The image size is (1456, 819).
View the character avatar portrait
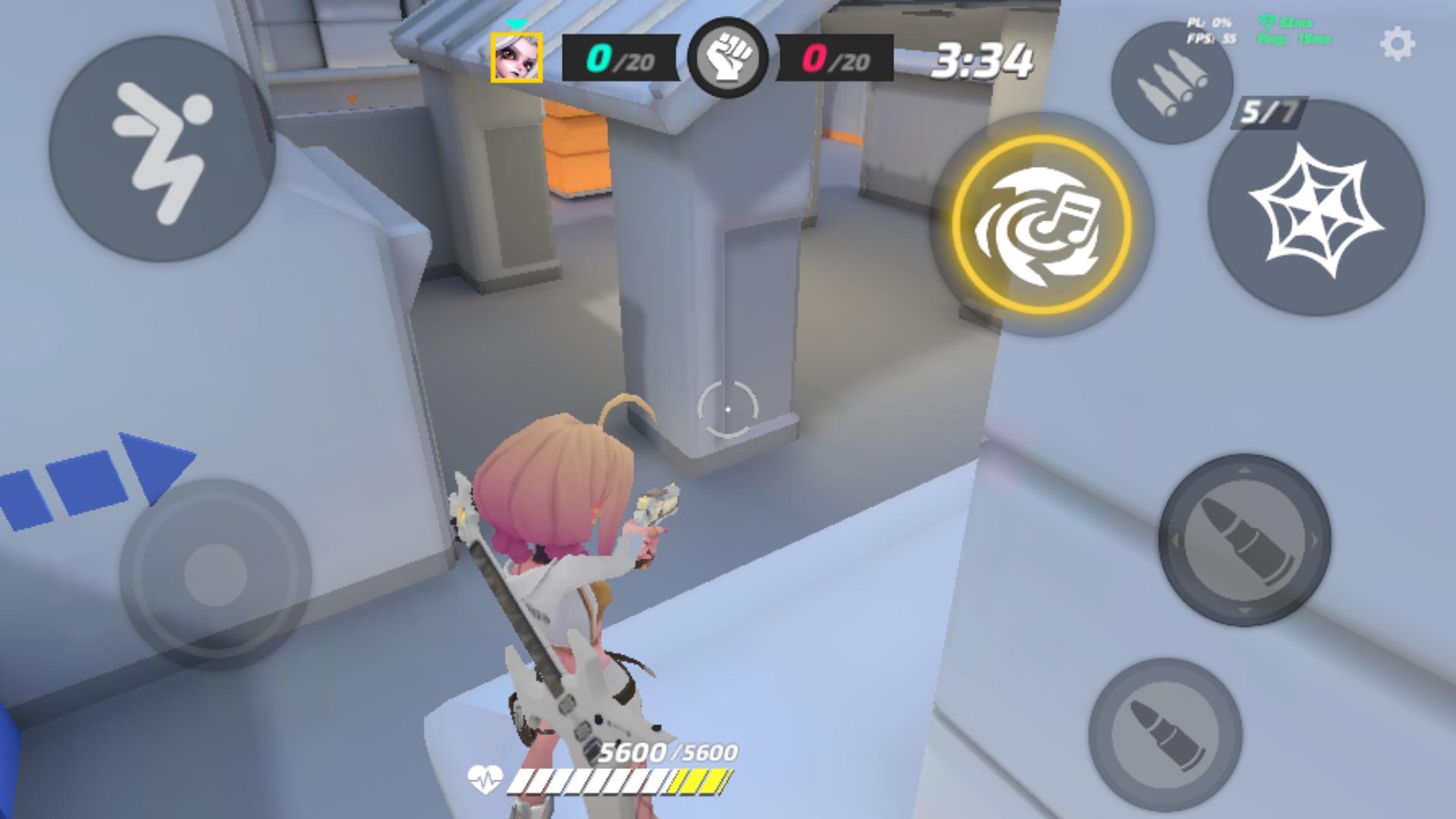tap(518, 58)
